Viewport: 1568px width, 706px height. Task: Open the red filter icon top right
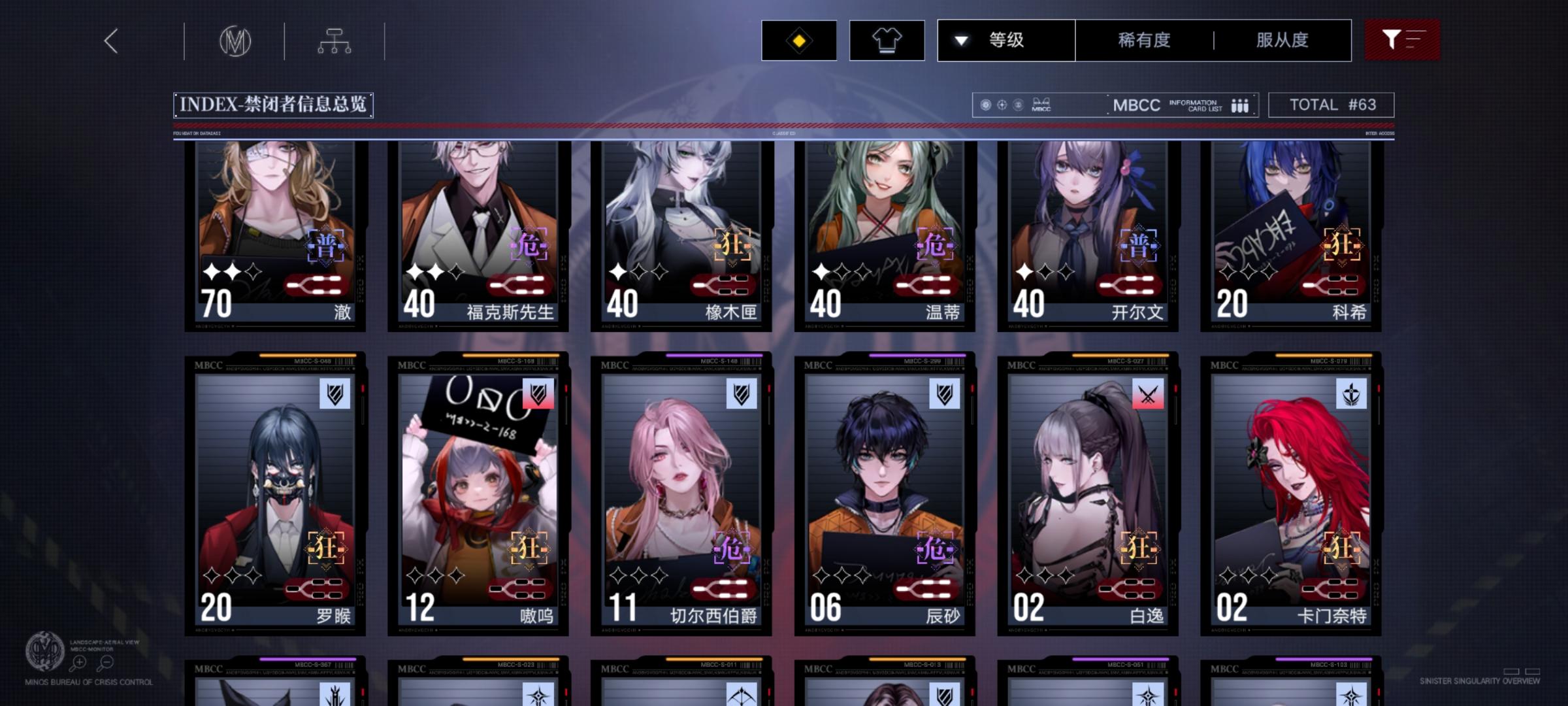(x=1402, y=40)
